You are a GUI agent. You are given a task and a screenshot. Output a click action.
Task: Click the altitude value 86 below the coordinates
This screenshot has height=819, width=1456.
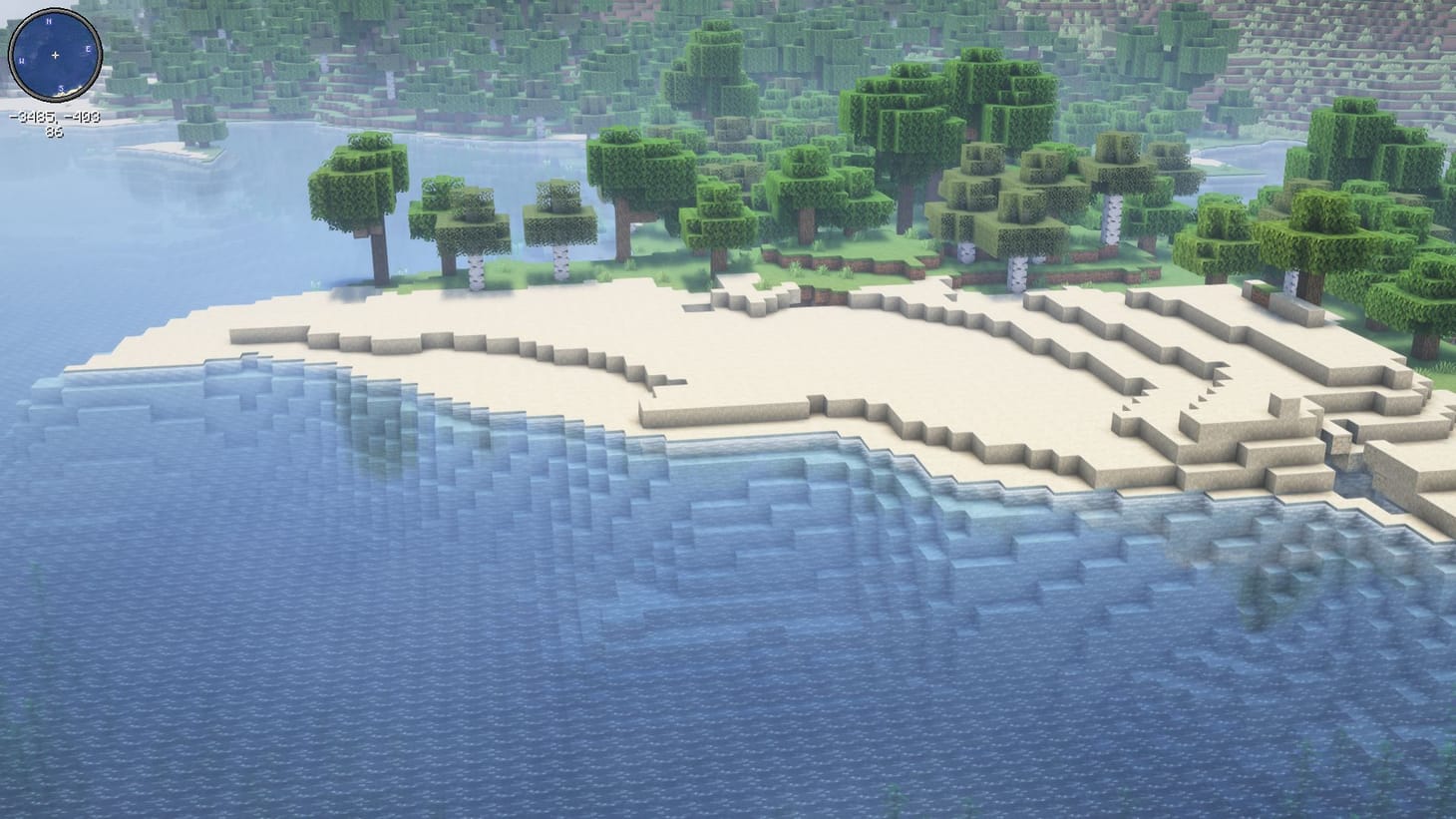coord(55,130)
